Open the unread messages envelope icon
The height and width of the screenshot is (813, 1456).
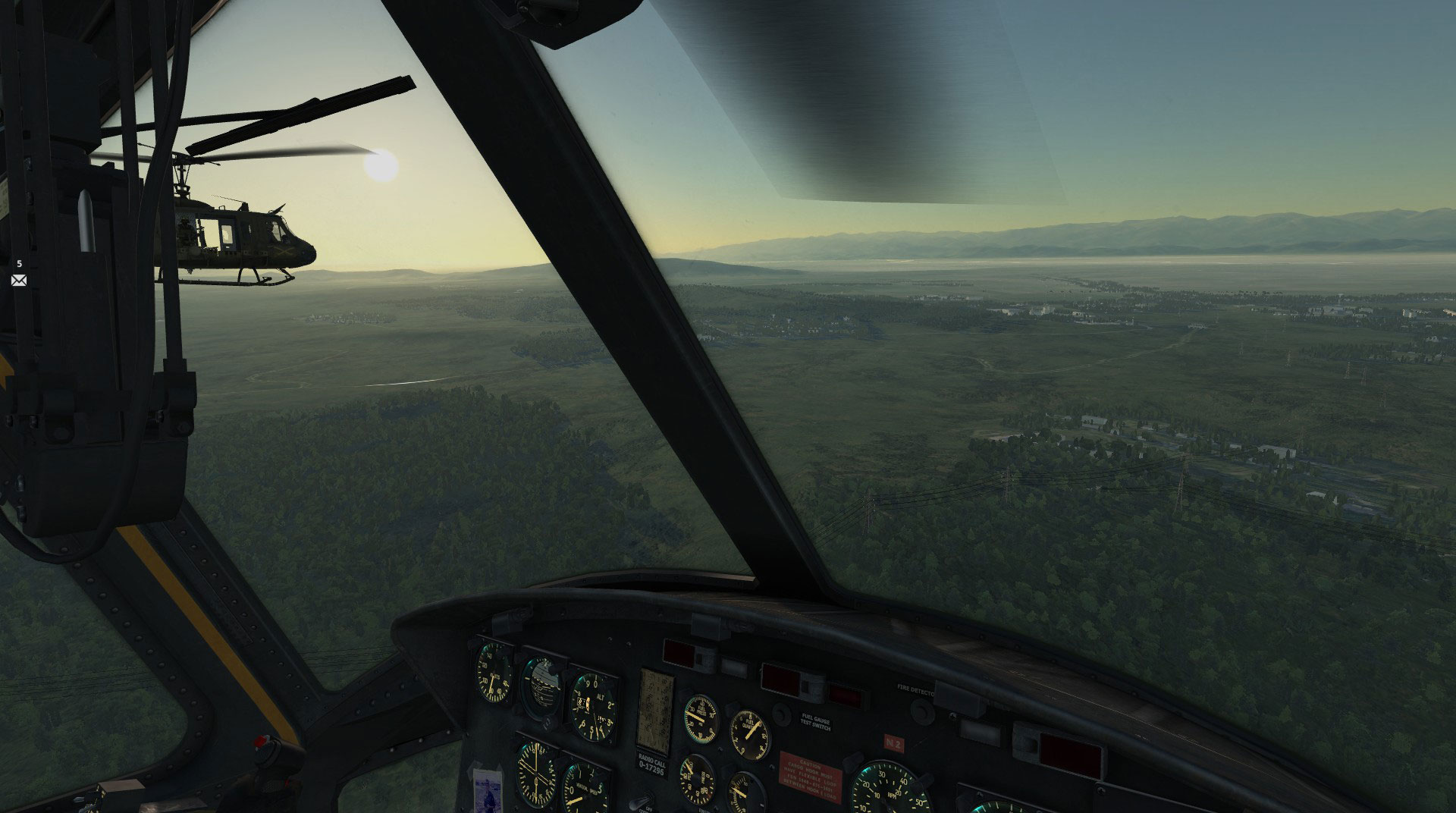click(x=19, y=280)
